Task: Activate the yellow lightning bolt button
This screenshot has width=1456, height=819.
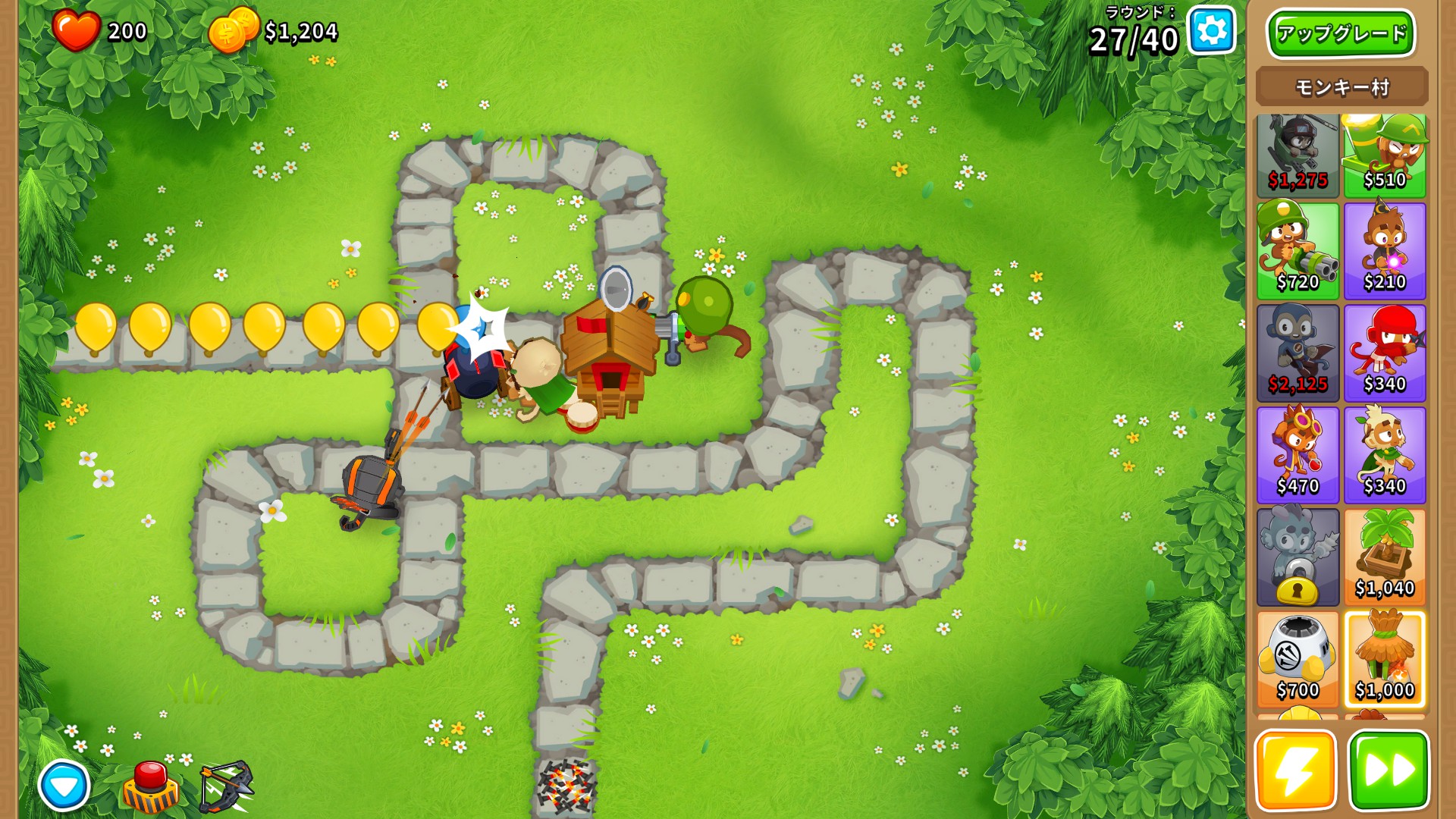Action: click(x=1296, y=770)
